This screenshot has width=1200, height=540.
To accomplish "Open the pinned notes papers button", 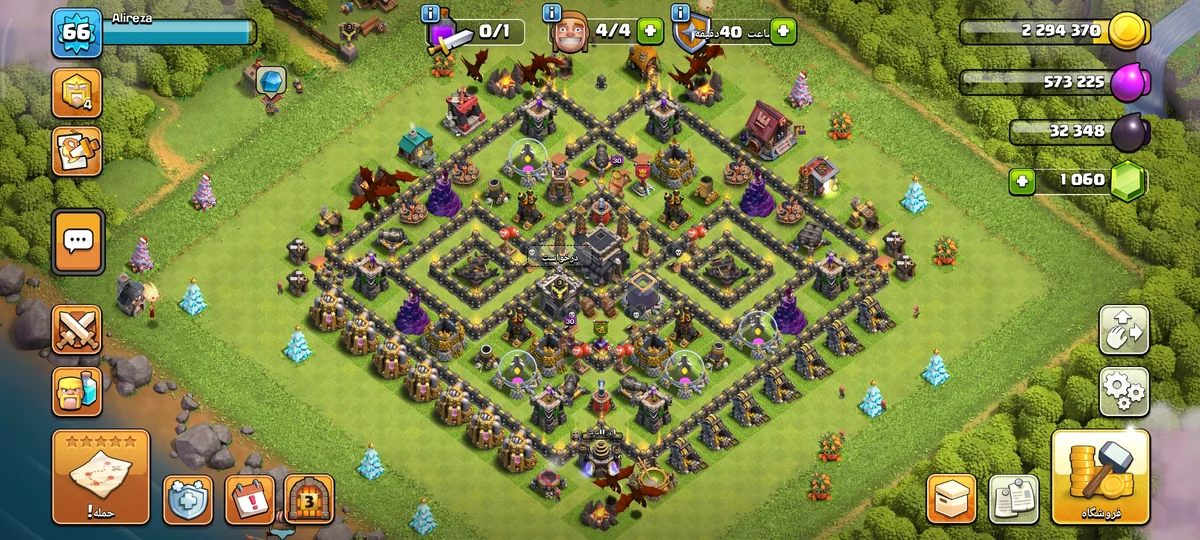I will point(1013,498).
